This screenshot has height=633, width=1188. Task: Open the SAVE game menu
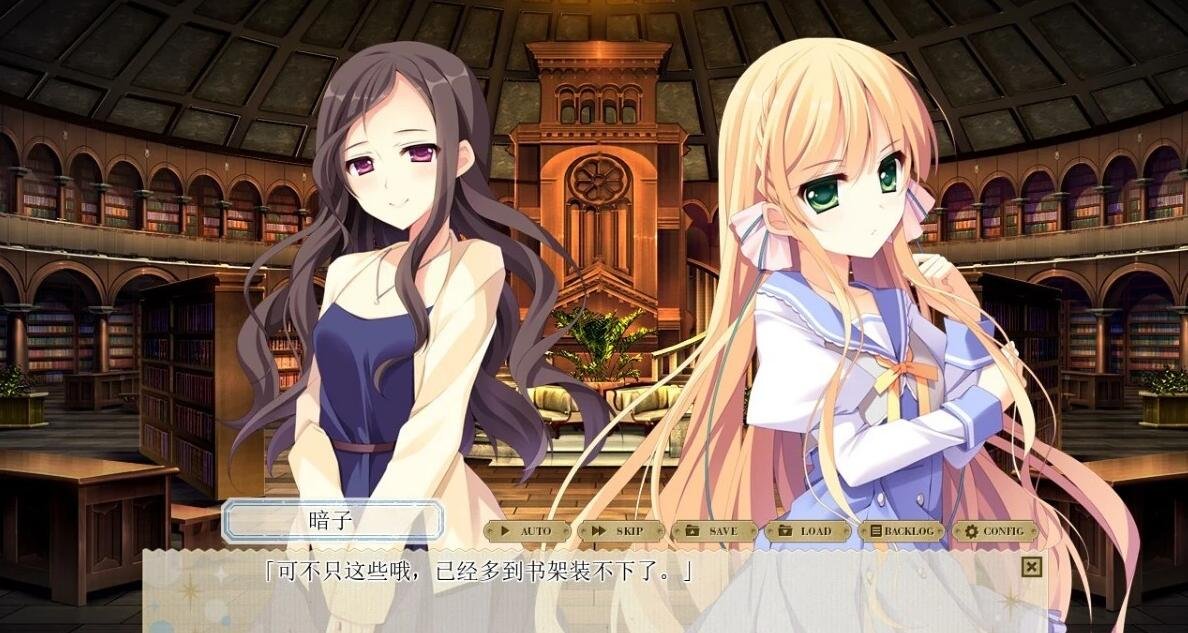(714, 531)
